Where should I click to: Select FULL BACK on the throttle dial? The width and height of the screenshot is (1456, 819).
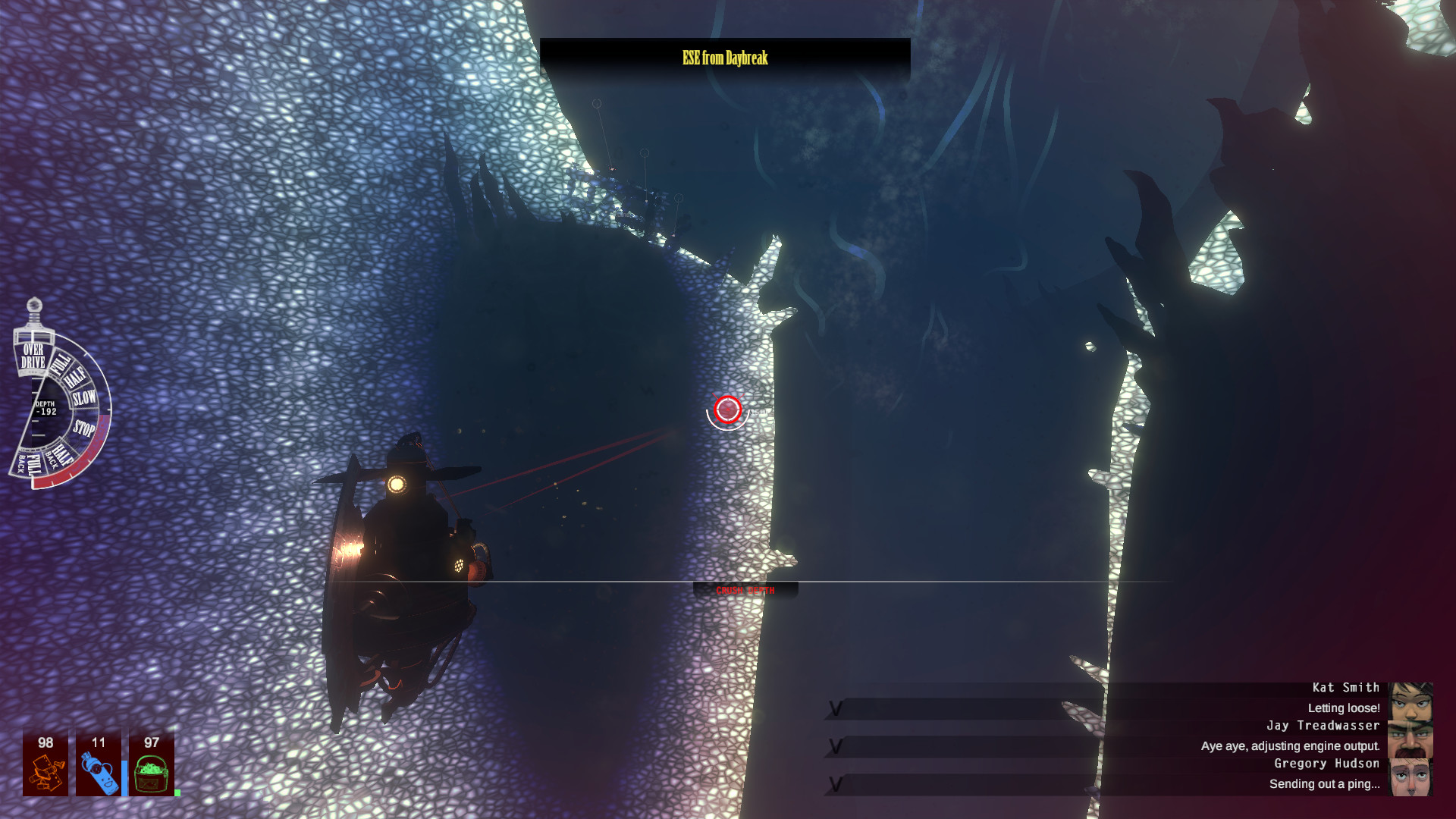click(29, 463)
